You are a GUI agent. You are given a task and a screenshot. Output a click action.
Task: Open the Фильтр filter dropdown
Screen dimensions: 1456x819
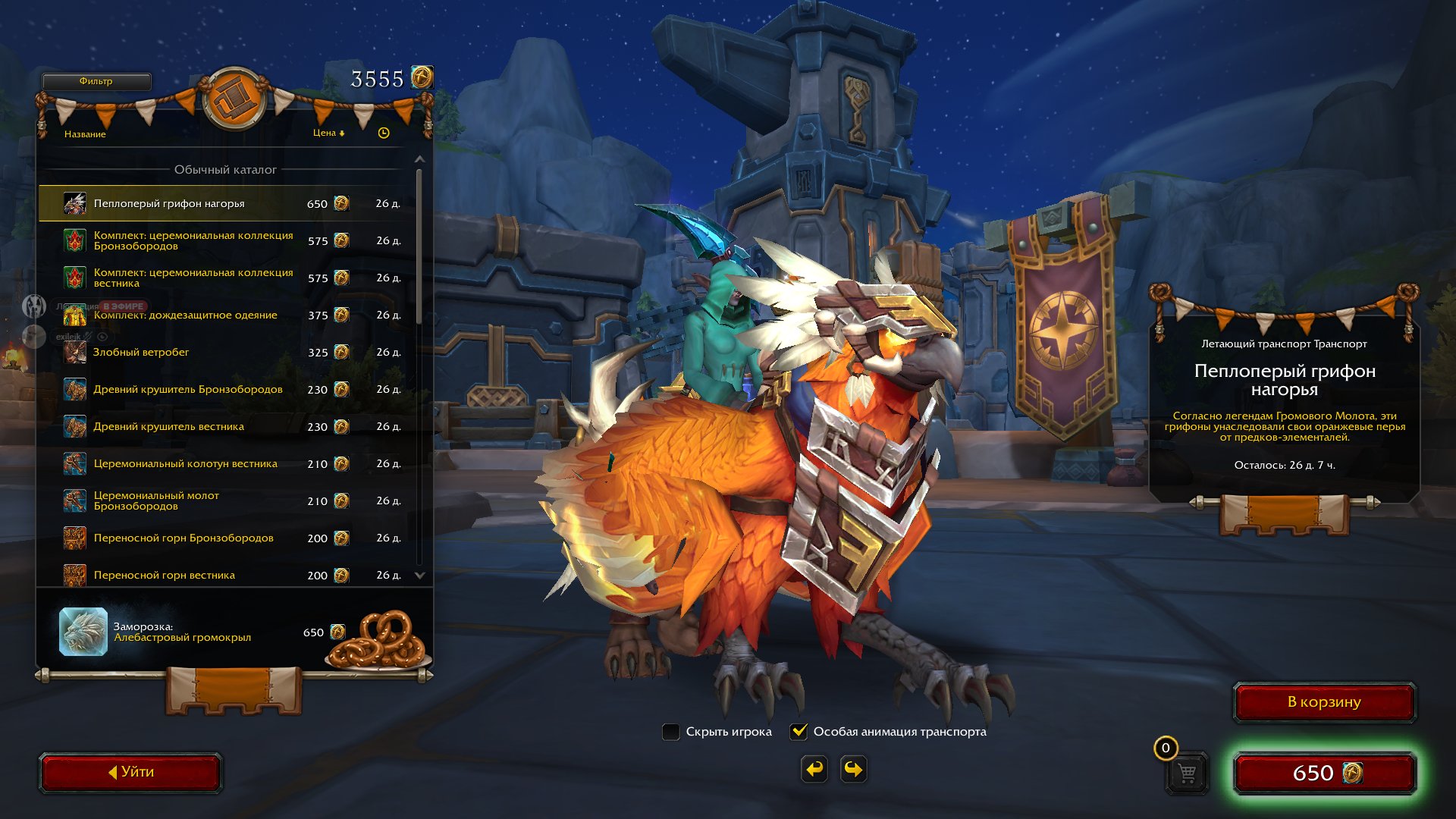click(x=96, y=81)
